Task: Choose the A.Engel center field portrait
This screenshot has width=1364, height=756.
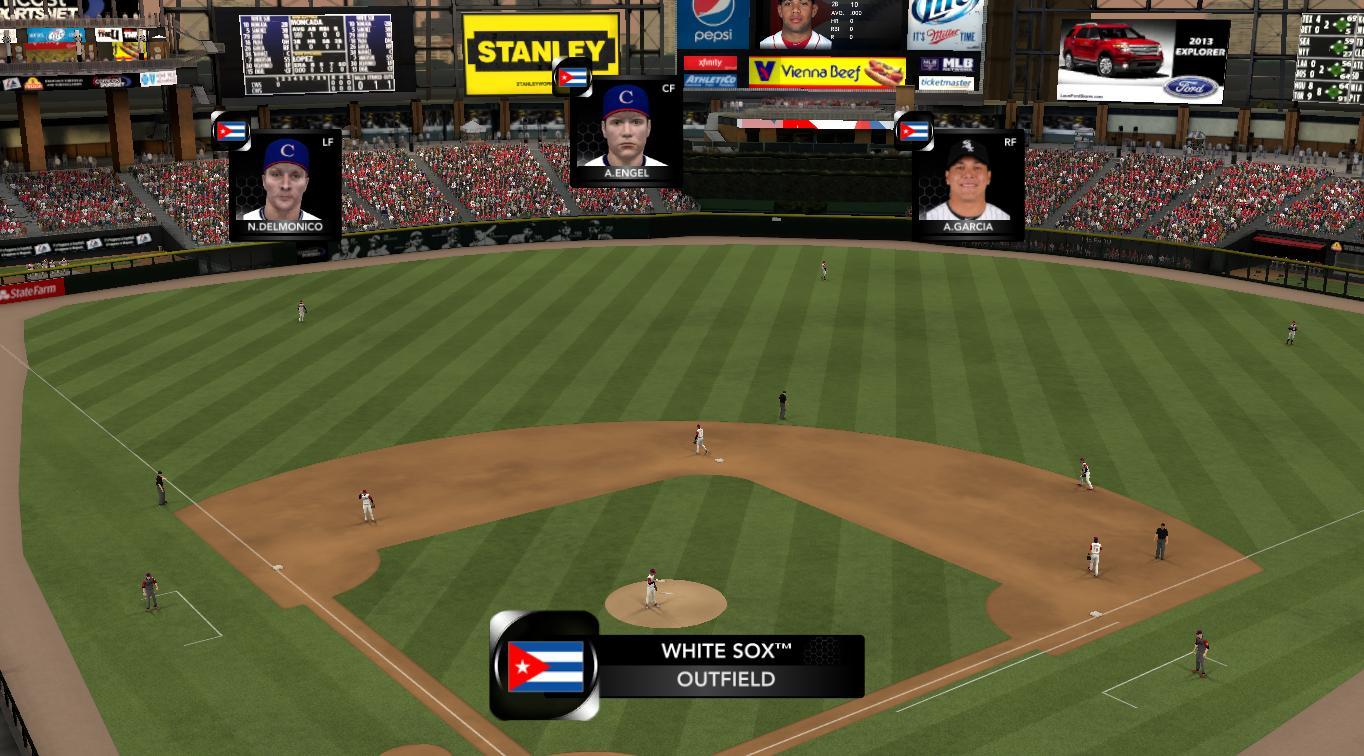Action: (x=626, y=131)
